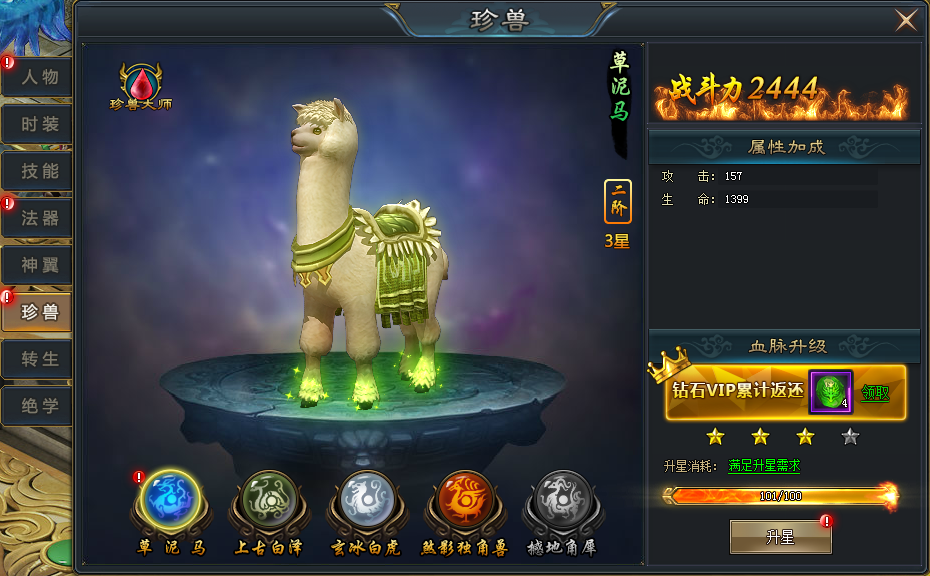
Task: Switch to the 人物 tab
Action: pyautogui.click(x=38, y=77)
